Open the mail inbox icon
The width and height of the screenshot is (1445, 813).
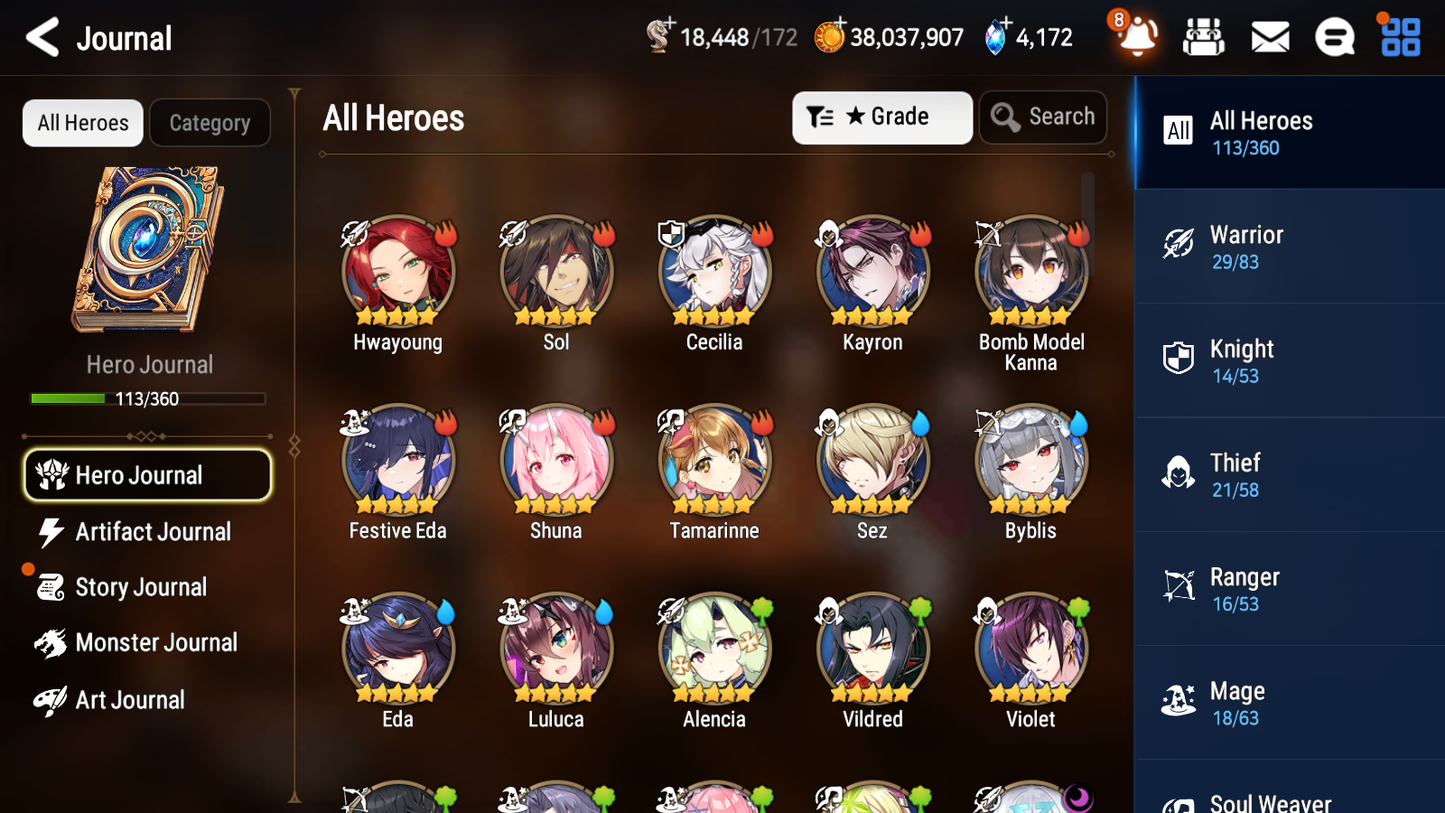pos(1269,36)
